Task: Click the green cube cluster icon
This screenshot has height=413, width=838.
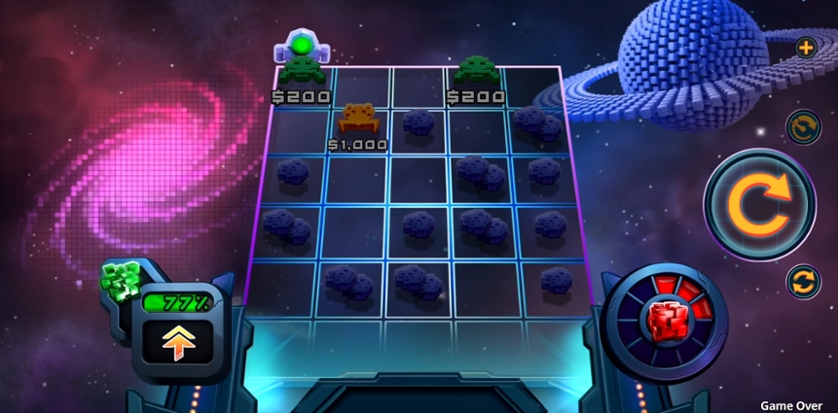Action: 119,284
